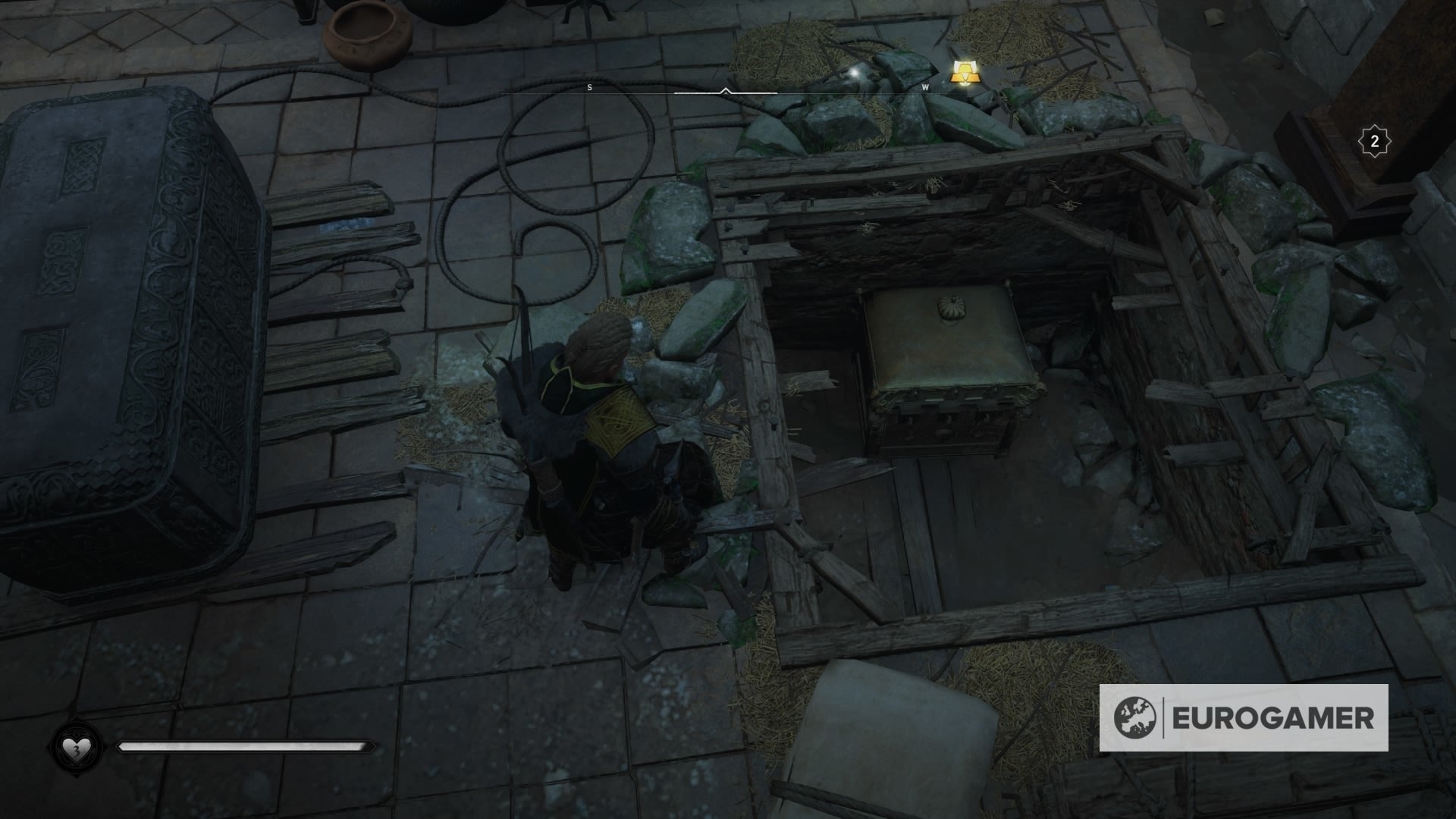Click the star-shaped objective marker numbered 2

1374,139
